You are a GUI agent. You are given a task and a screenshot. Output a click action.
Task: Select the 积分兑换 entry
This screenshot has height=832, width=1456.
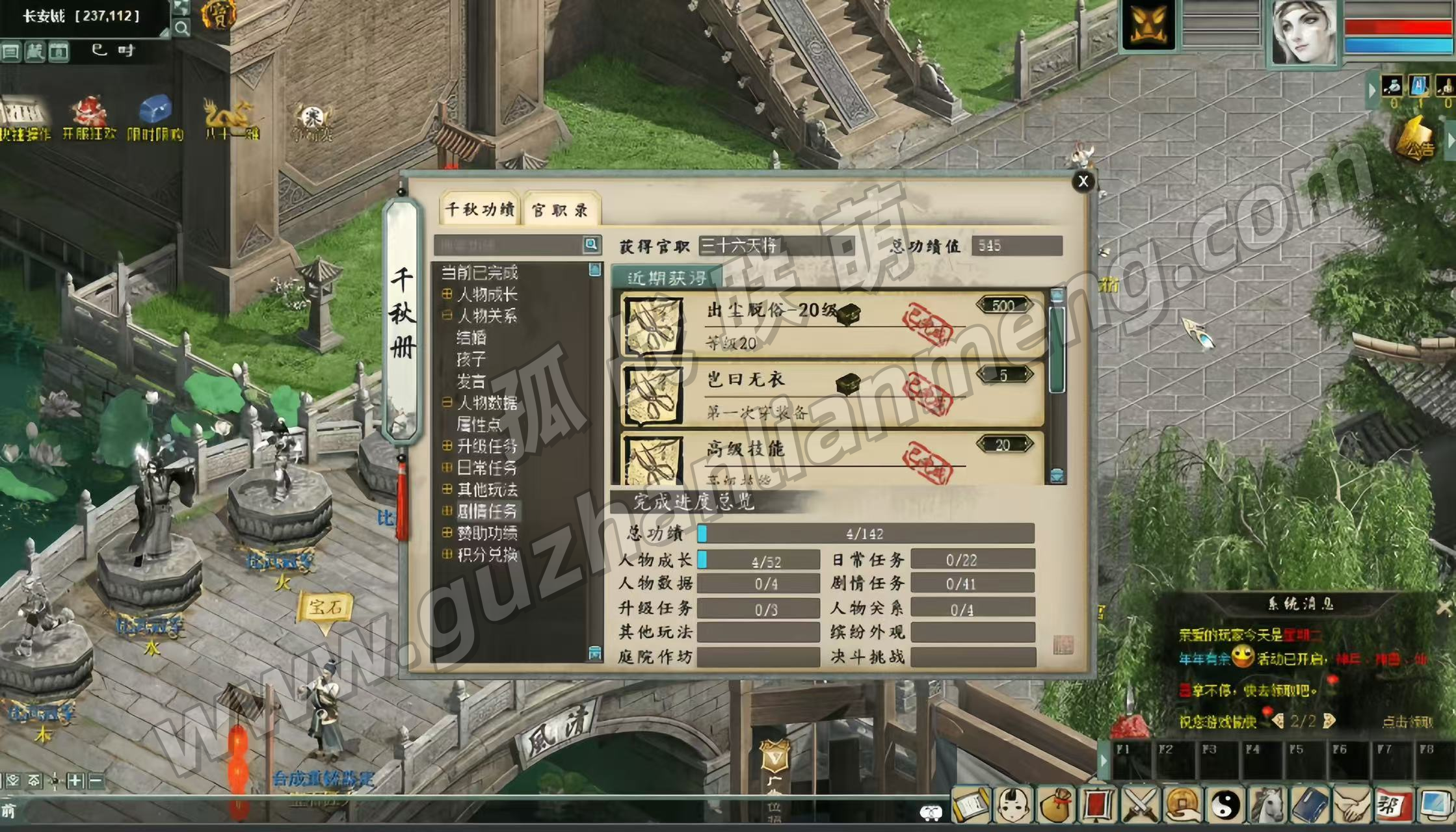pyautogui.click(x=486, y=554)
